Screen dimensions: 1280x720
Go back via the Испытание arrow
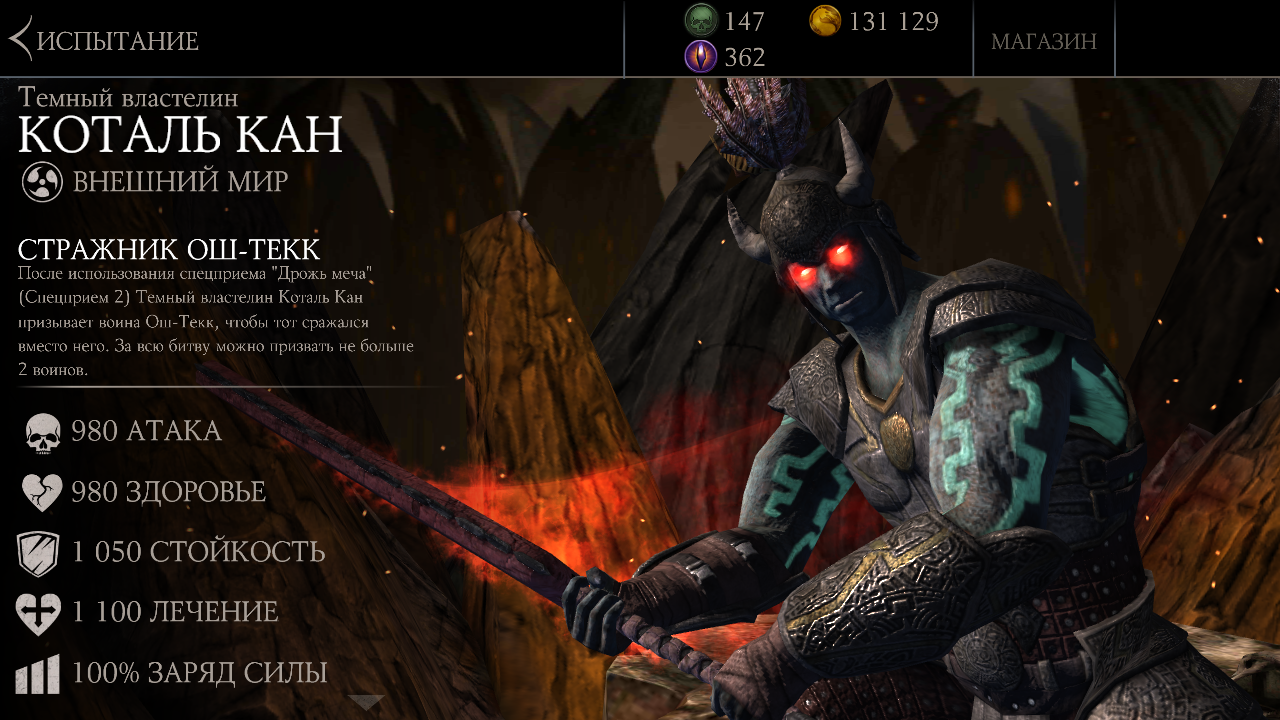[22, 40]
